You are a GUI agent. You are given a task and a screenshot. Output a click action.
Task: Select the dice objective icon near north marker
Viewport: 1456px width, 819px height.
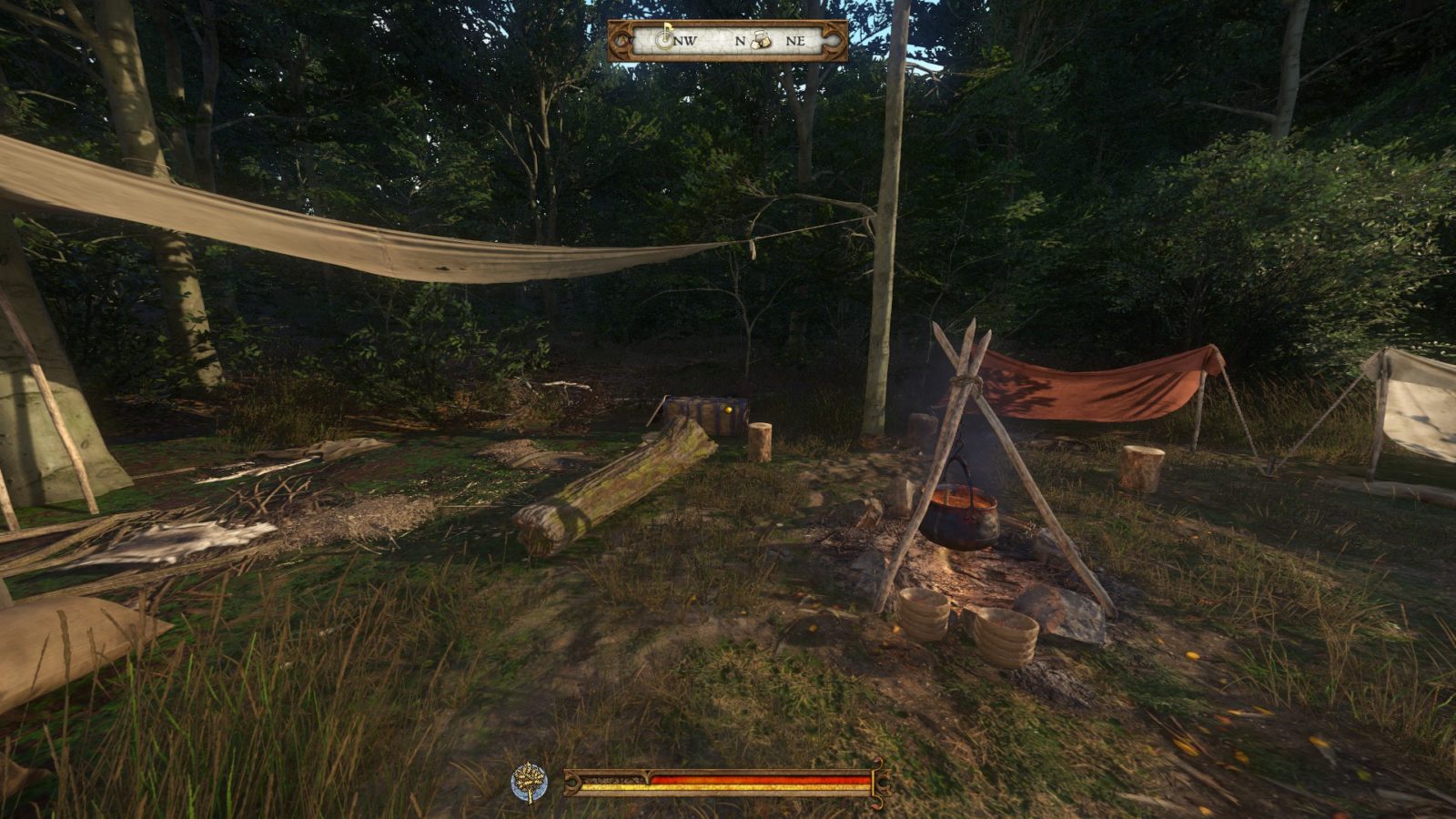click(762, 41)
